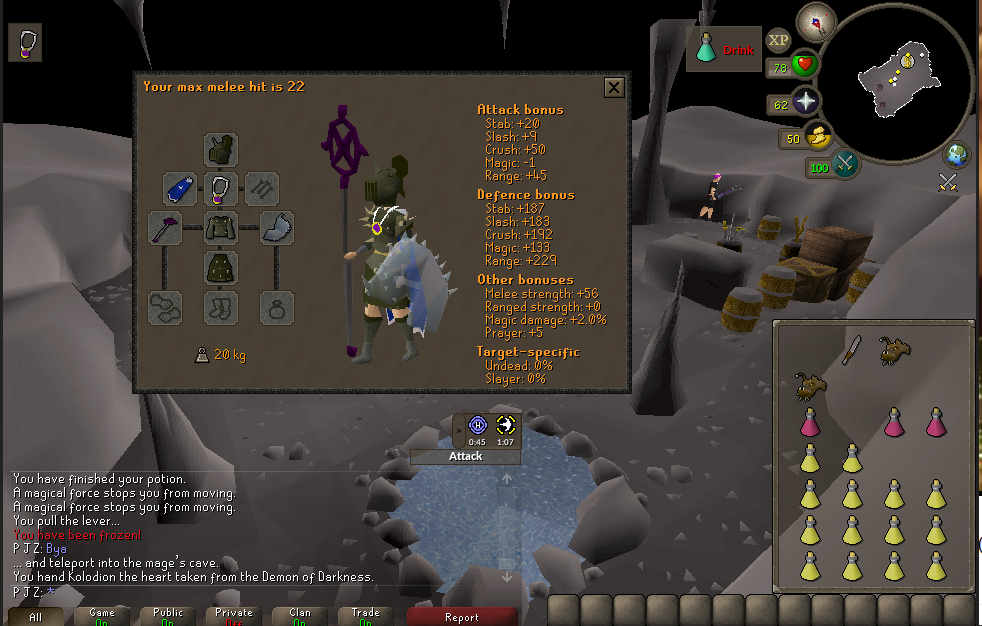
Task: Select the equipped body armour slot
Action: click(221, 228)
